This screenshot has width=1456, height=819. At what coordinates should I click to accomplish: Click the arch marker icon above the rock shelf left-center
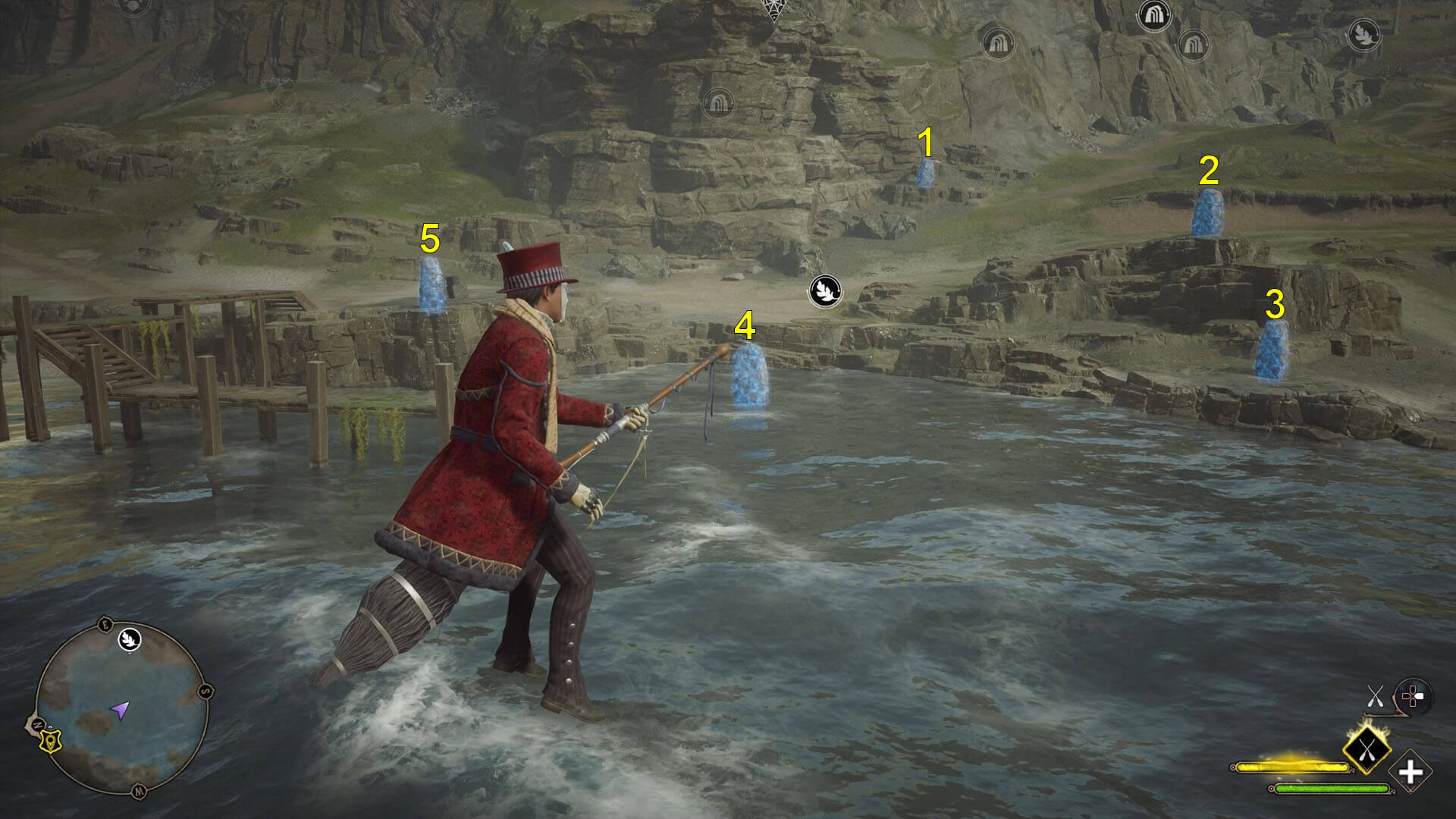(997, 43)
